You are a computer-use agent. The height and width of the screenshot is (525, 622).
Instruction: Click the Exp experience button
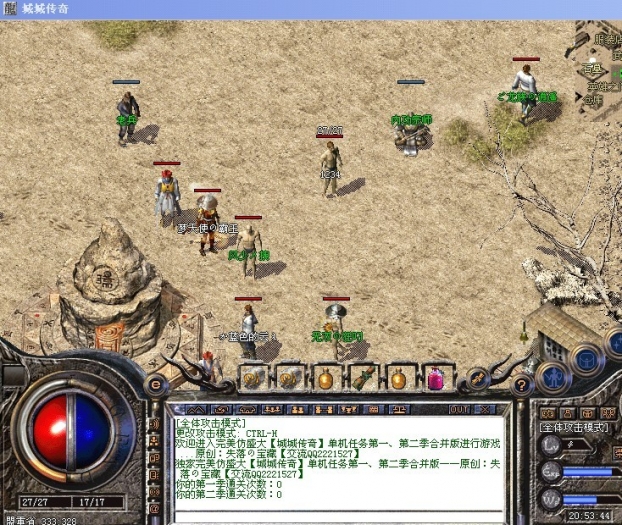click(x=549, y=470)
